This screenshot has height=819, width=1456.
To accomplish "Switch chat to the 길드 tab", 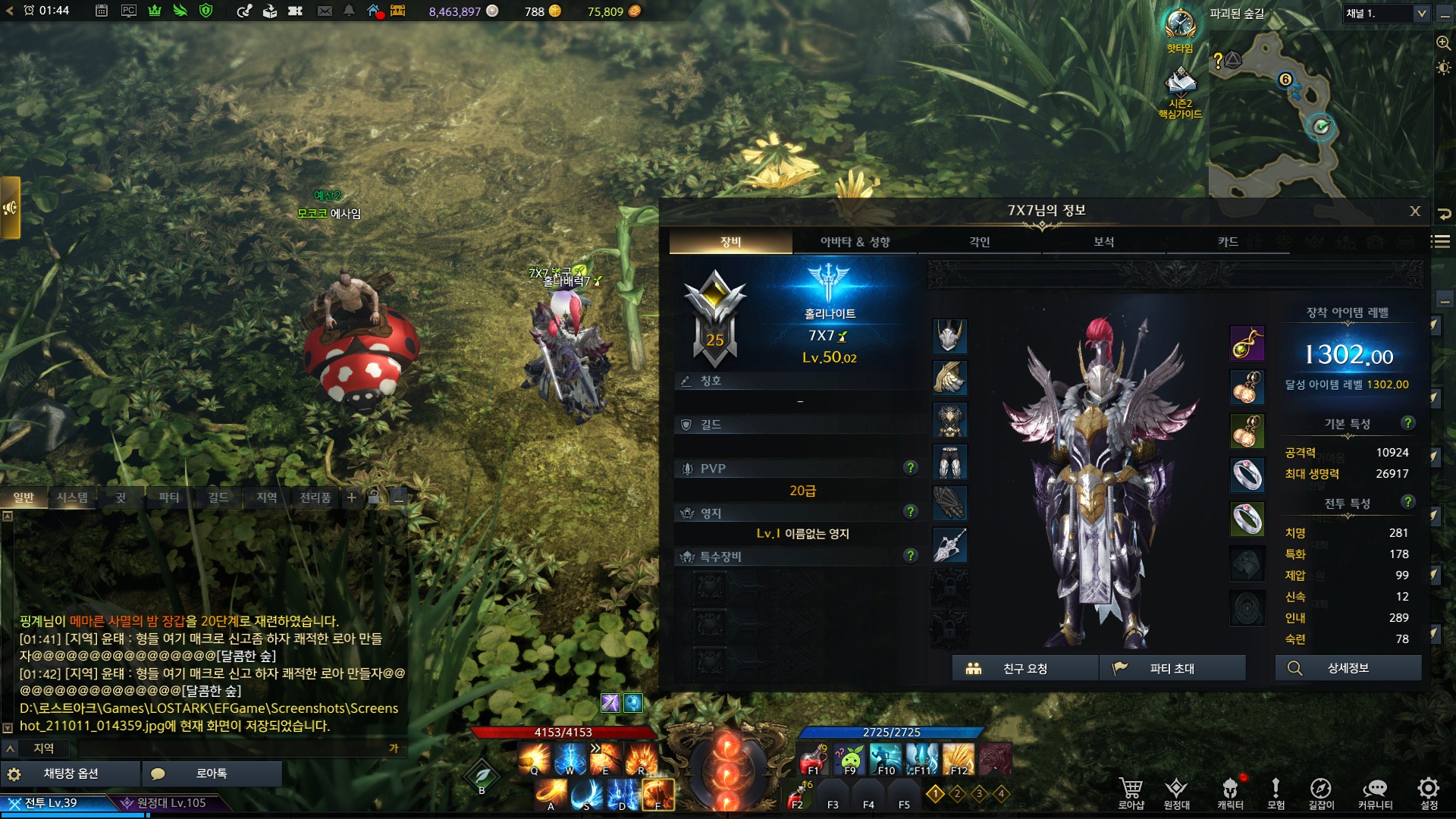I will 218,497.
